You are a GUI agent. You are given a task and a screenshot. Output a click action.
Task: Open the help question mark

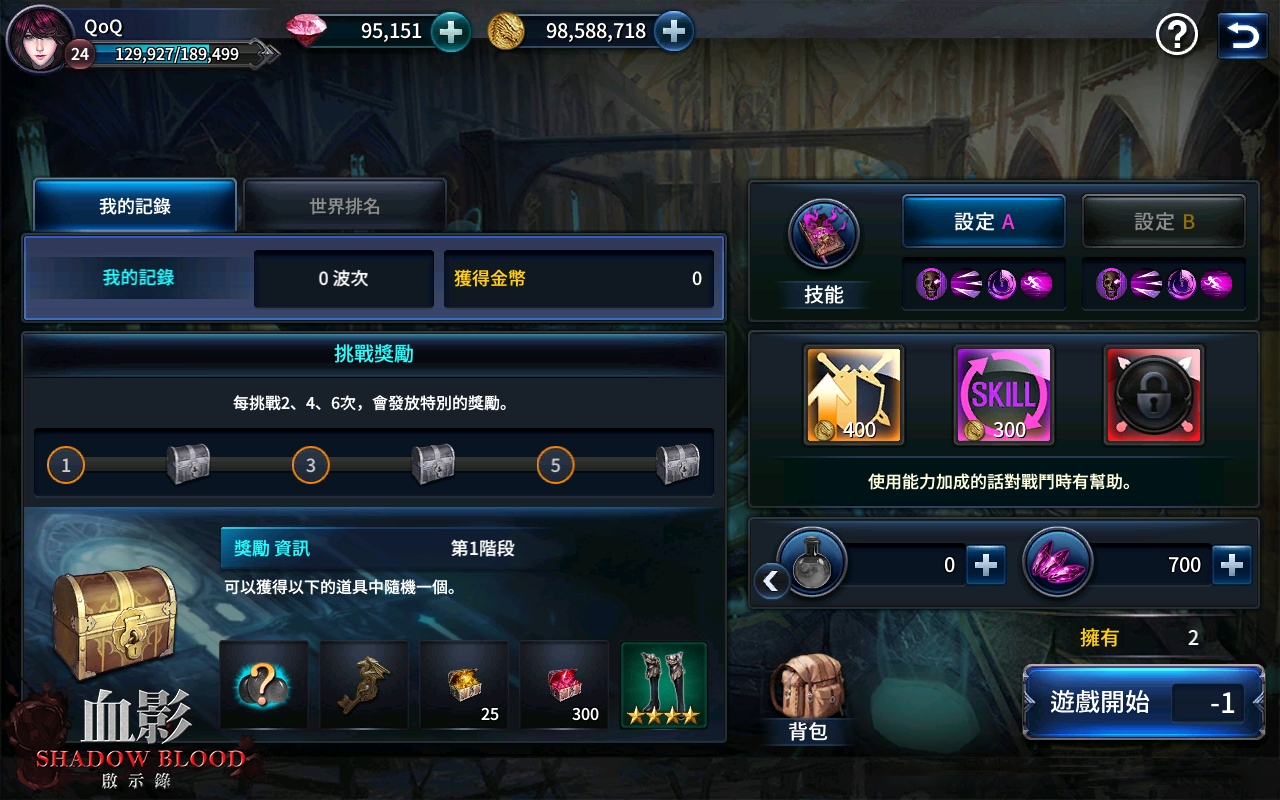1177,34
